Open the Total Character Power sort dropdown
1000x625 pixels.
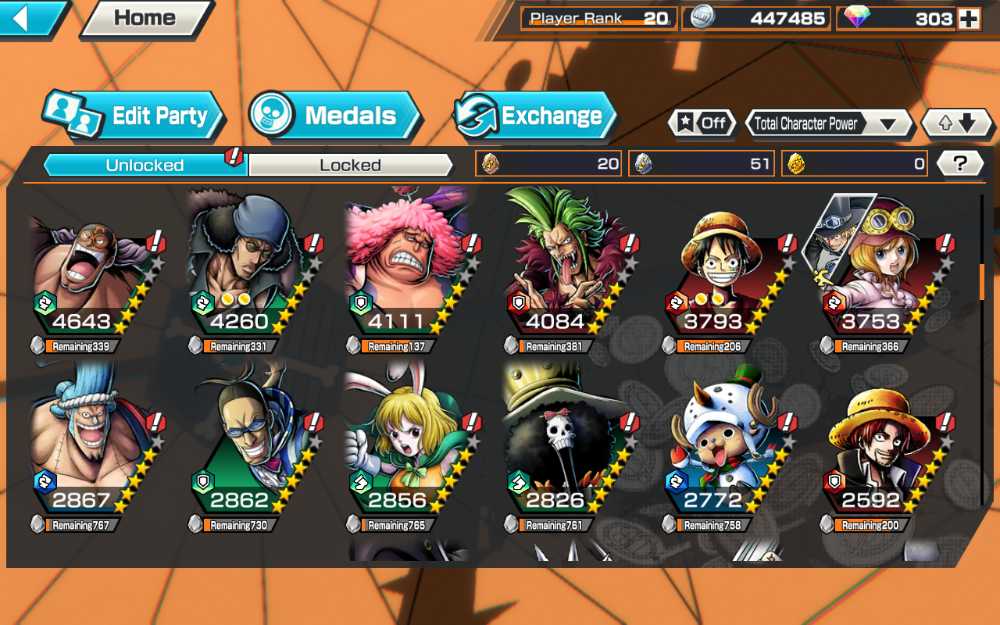(829, 124)
